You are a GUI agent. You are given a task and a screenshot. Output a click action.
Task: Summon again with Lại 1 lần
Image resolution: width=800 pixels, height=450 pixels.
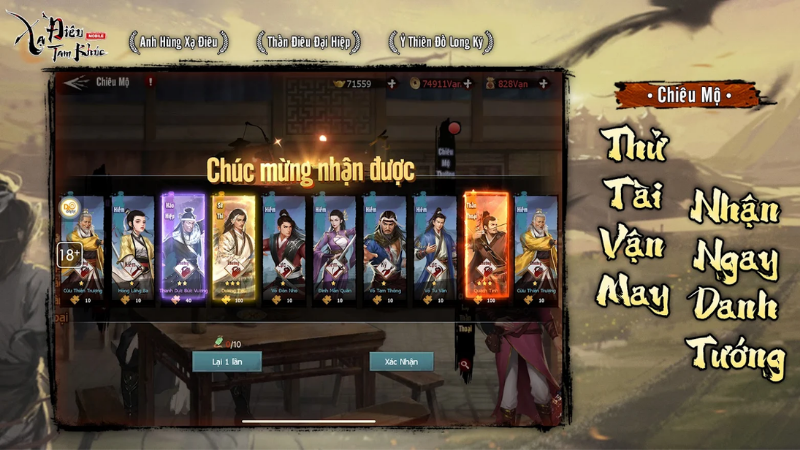coord(227,361)
